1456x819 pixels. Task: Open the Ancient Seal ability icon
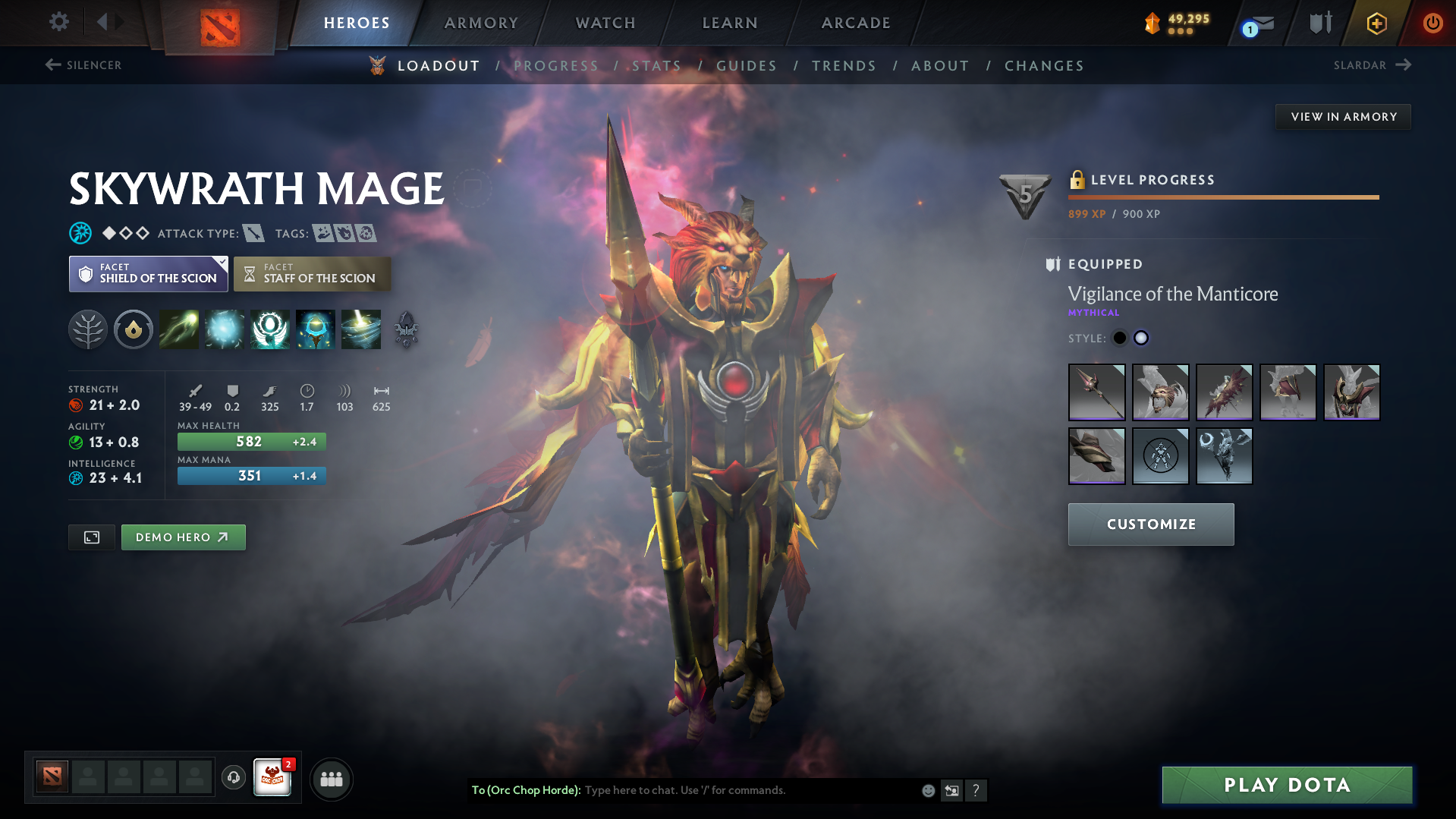[270, 329]
